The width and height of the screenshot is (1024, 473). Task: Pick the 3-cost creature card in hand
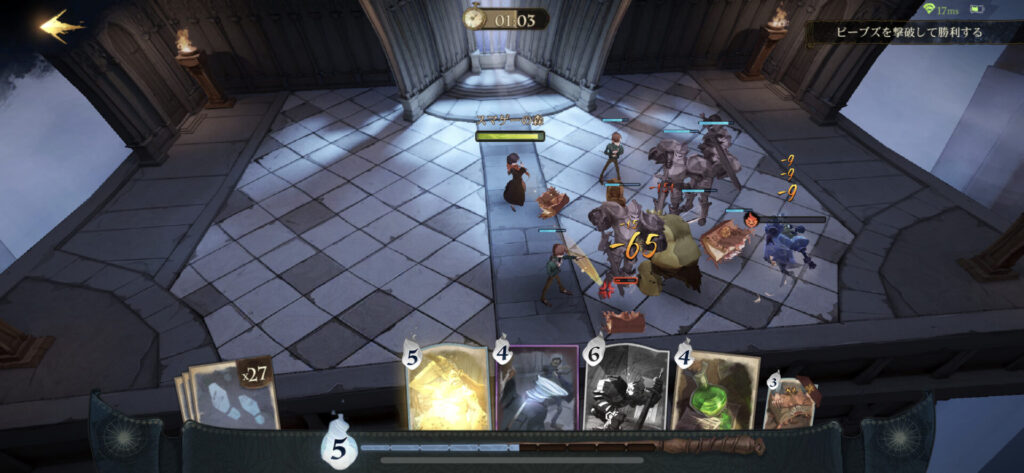tap(790, 402)
